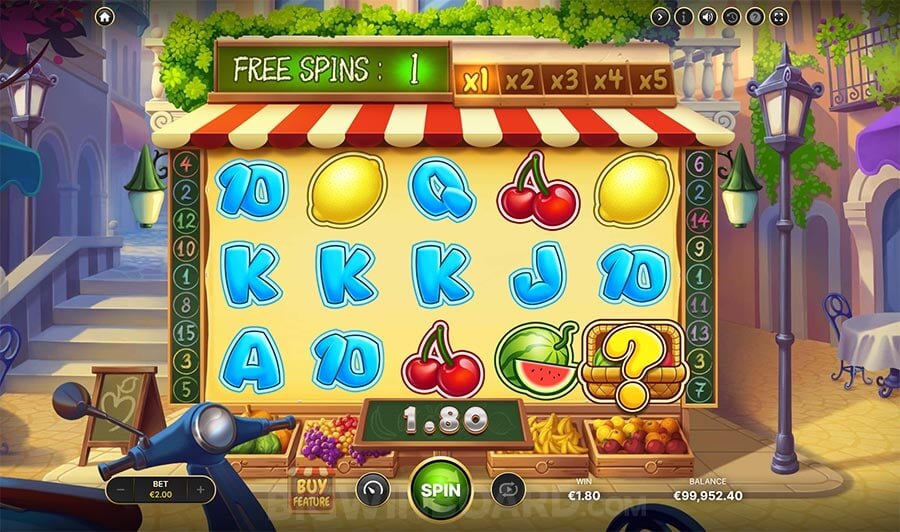Open help with the question mark icon
Screen dimensions: 900x532
(756, 16)
